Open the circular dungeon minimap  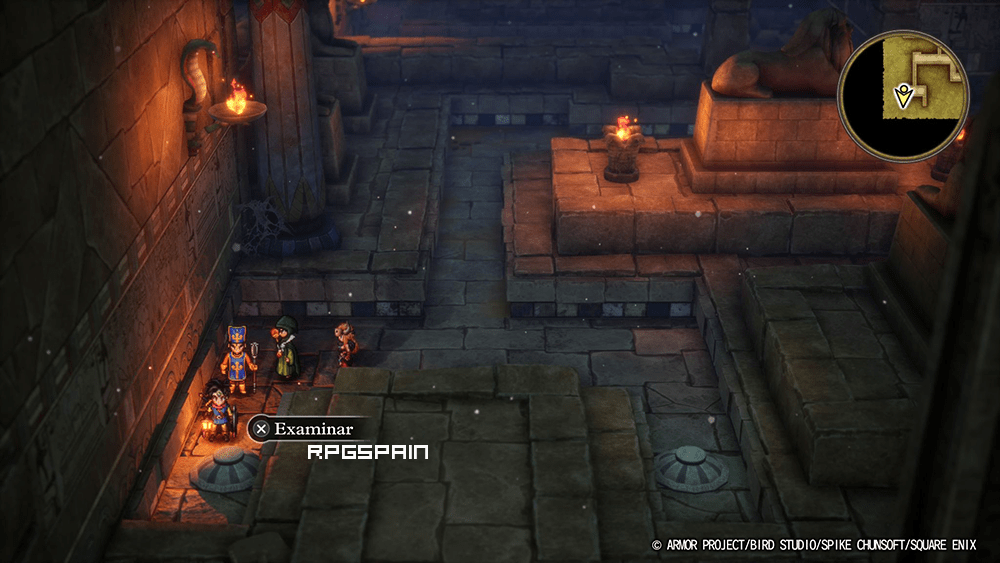click(903, 95)
